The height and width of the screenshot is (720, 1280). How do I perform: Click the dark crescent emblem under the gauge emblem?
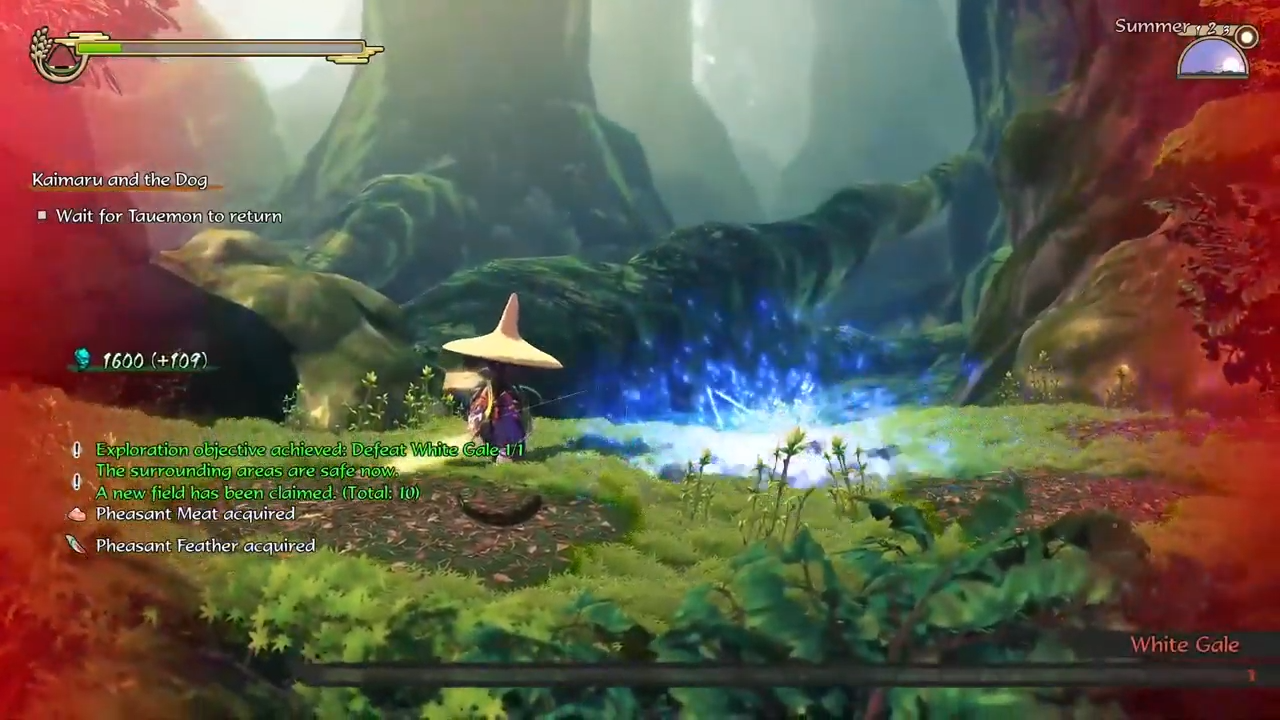60,70
